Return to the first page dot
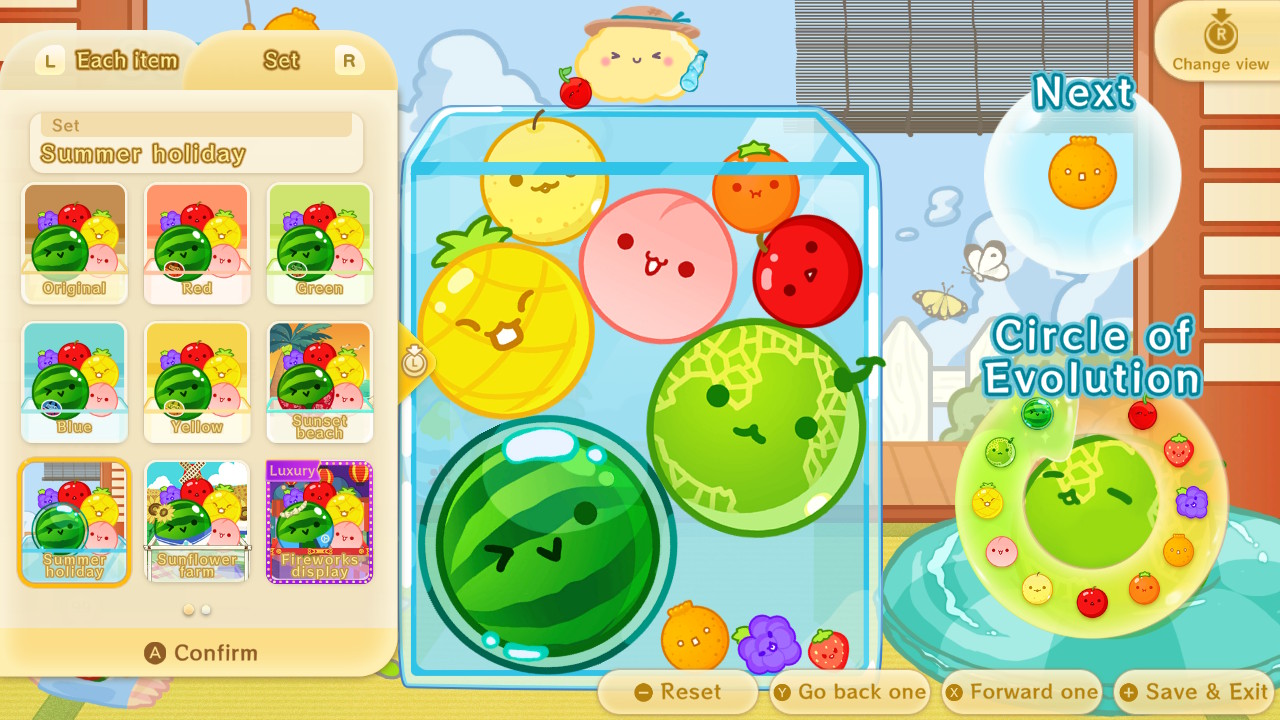The width and height of the screenshot is (1280, 720). [x=189, y=608]
